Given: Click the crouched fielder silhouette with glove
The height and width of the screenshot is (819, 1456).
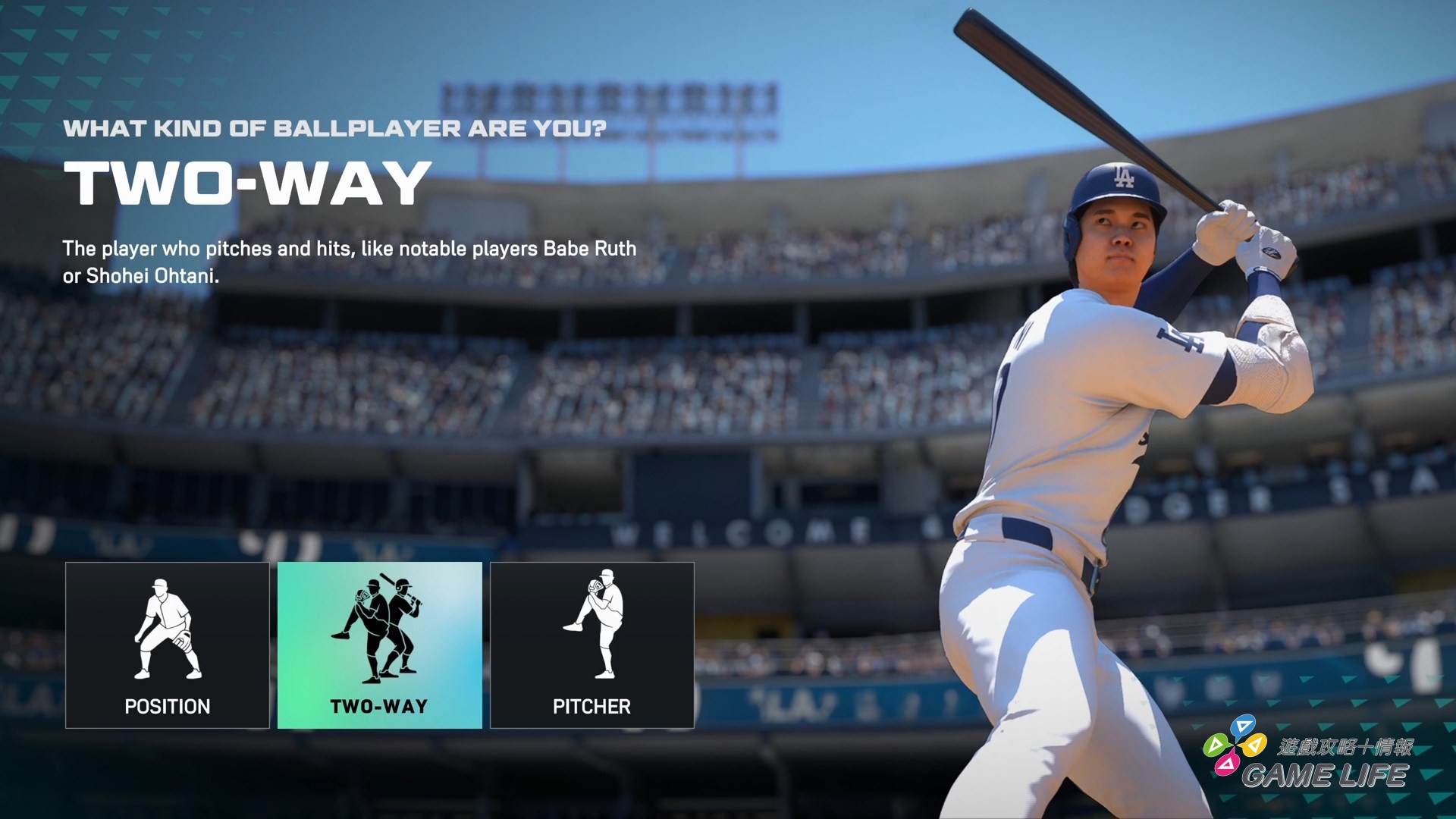Looking at the screenshot, I should [167, 629].
